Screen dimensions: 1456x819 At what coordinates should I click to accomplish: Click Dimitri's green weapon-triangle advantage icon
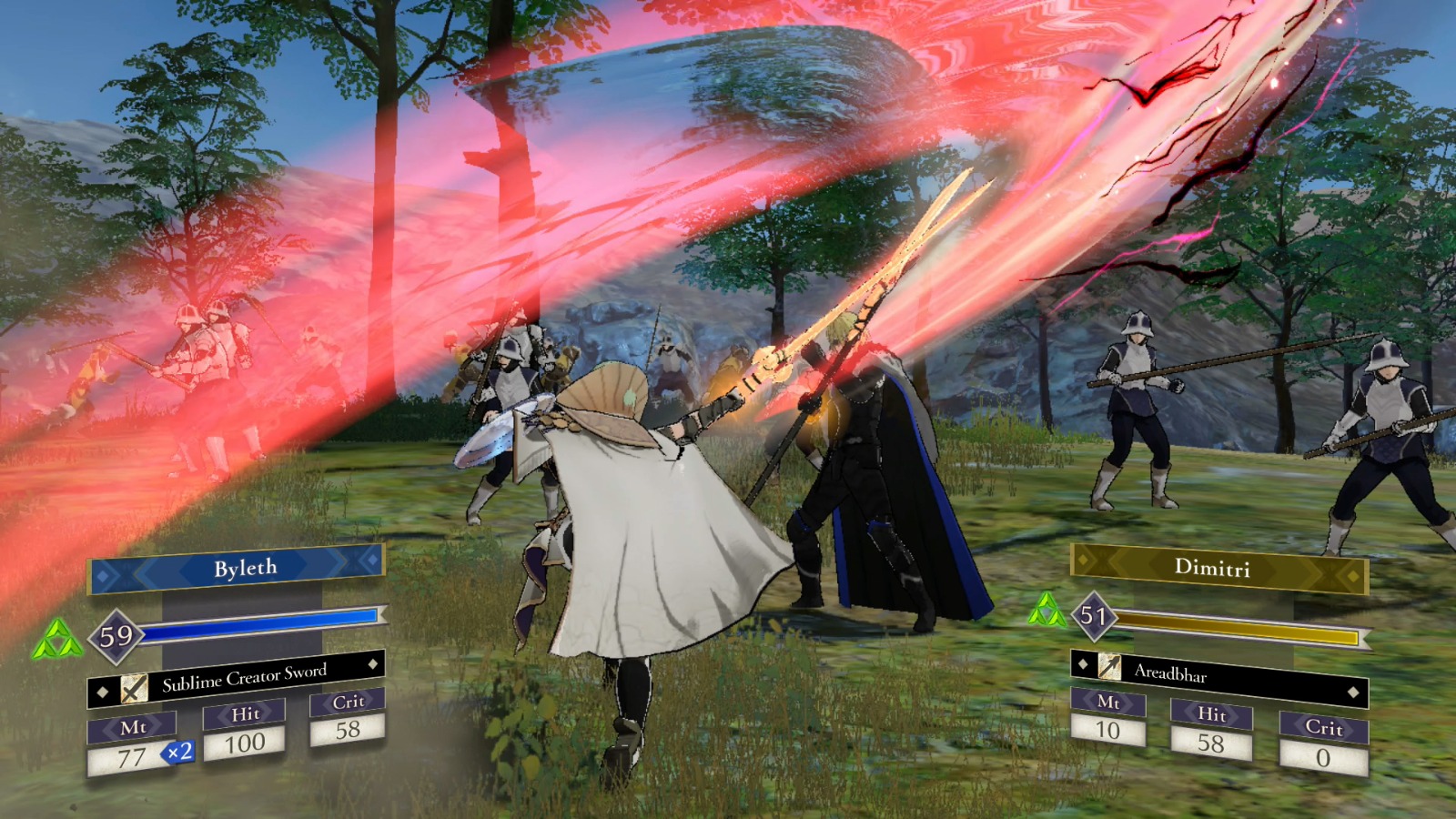point(1046,611)
